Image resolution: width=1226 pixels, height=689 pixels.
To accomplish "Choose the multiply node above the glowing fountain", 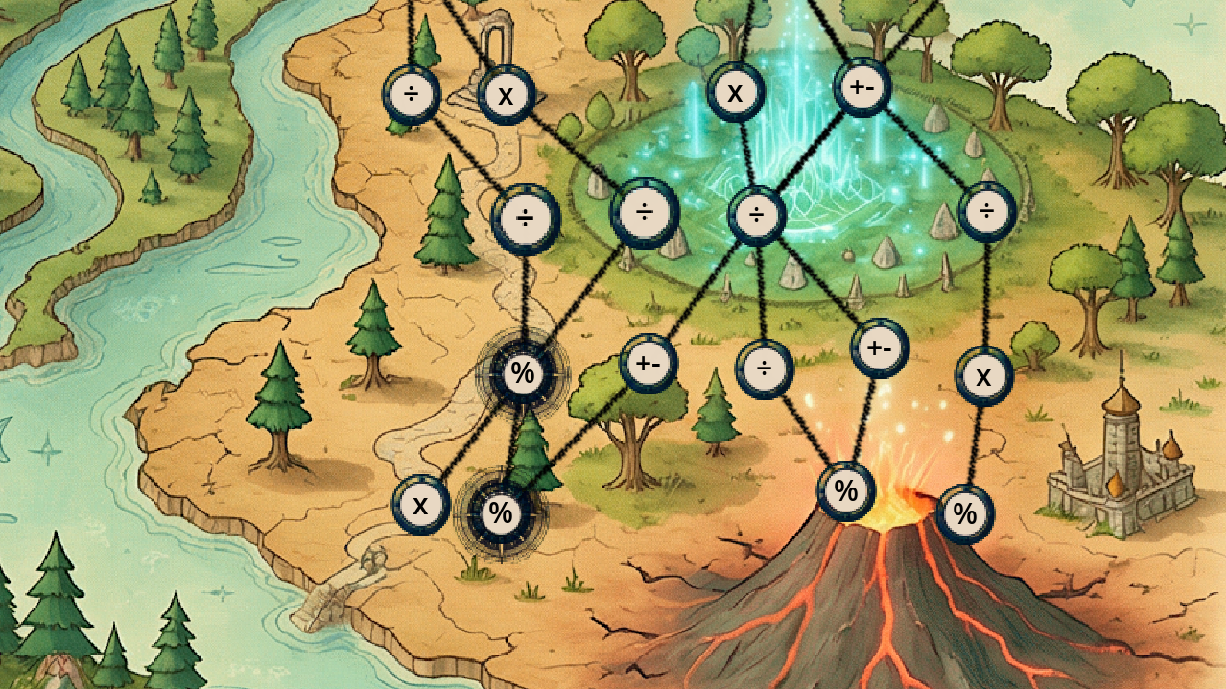I will coord(735,94).
